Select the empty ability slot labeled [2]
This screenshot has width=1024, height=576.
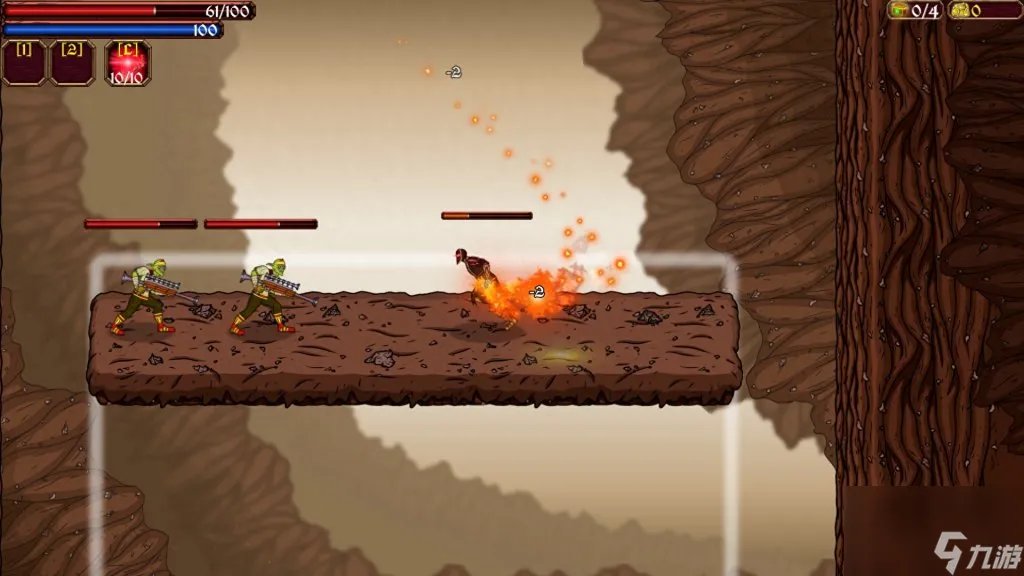pos(72,62)
